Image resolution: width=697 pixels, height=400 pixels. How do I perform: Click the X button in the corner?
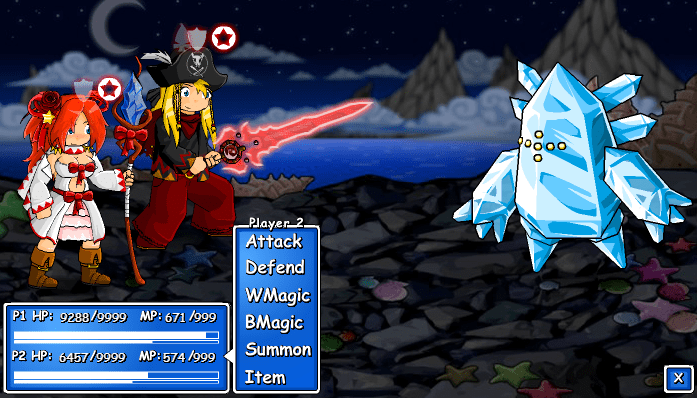tap(677, 378)
